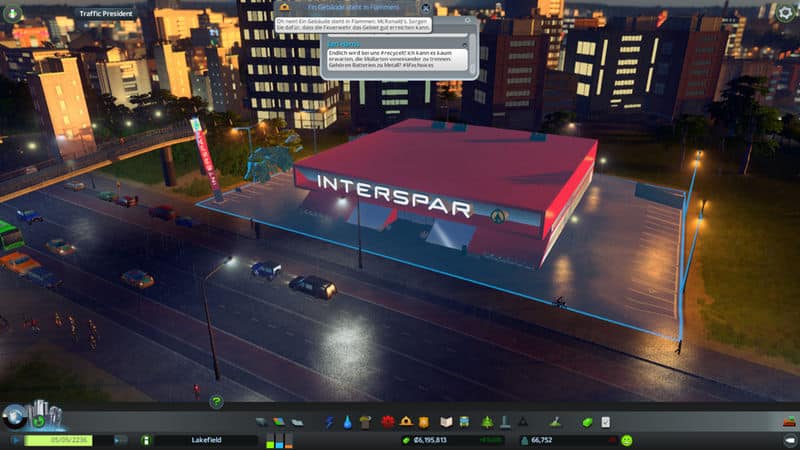Click the RCI zoning demand bars

pos(281,440)
